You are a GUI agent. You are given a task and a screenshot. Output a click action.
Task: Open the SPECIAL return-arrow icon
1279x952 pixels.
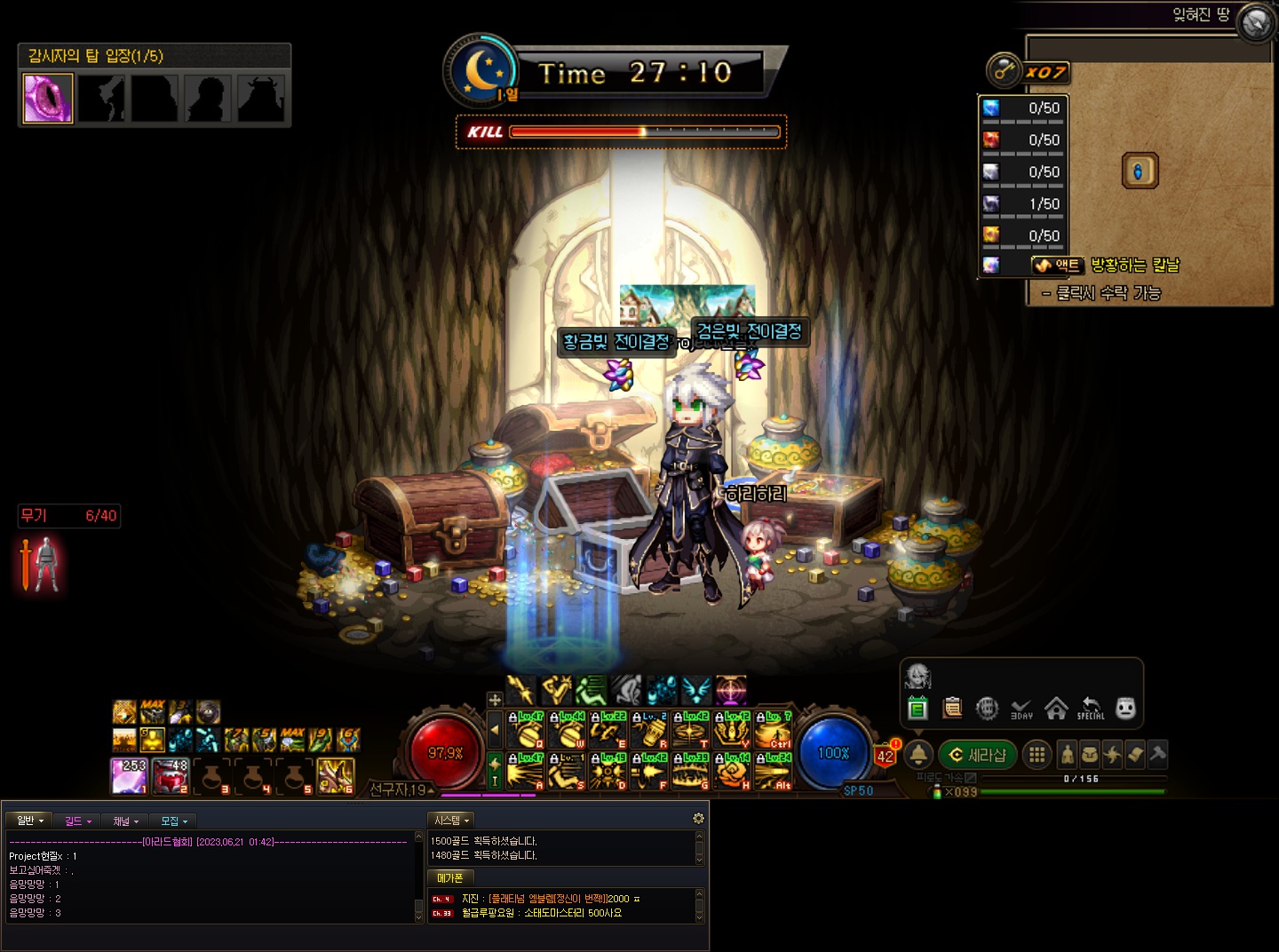(1091, 708)
